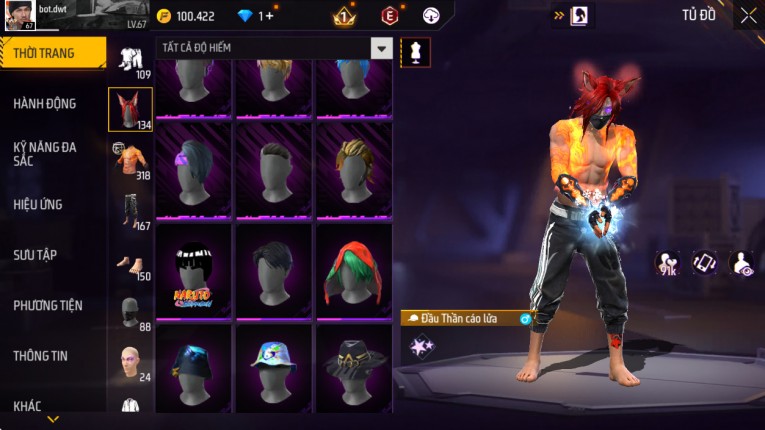765x430 pixels.
Task: Toggle the eye visibility icon beside the character
Action: click(743, 263)
